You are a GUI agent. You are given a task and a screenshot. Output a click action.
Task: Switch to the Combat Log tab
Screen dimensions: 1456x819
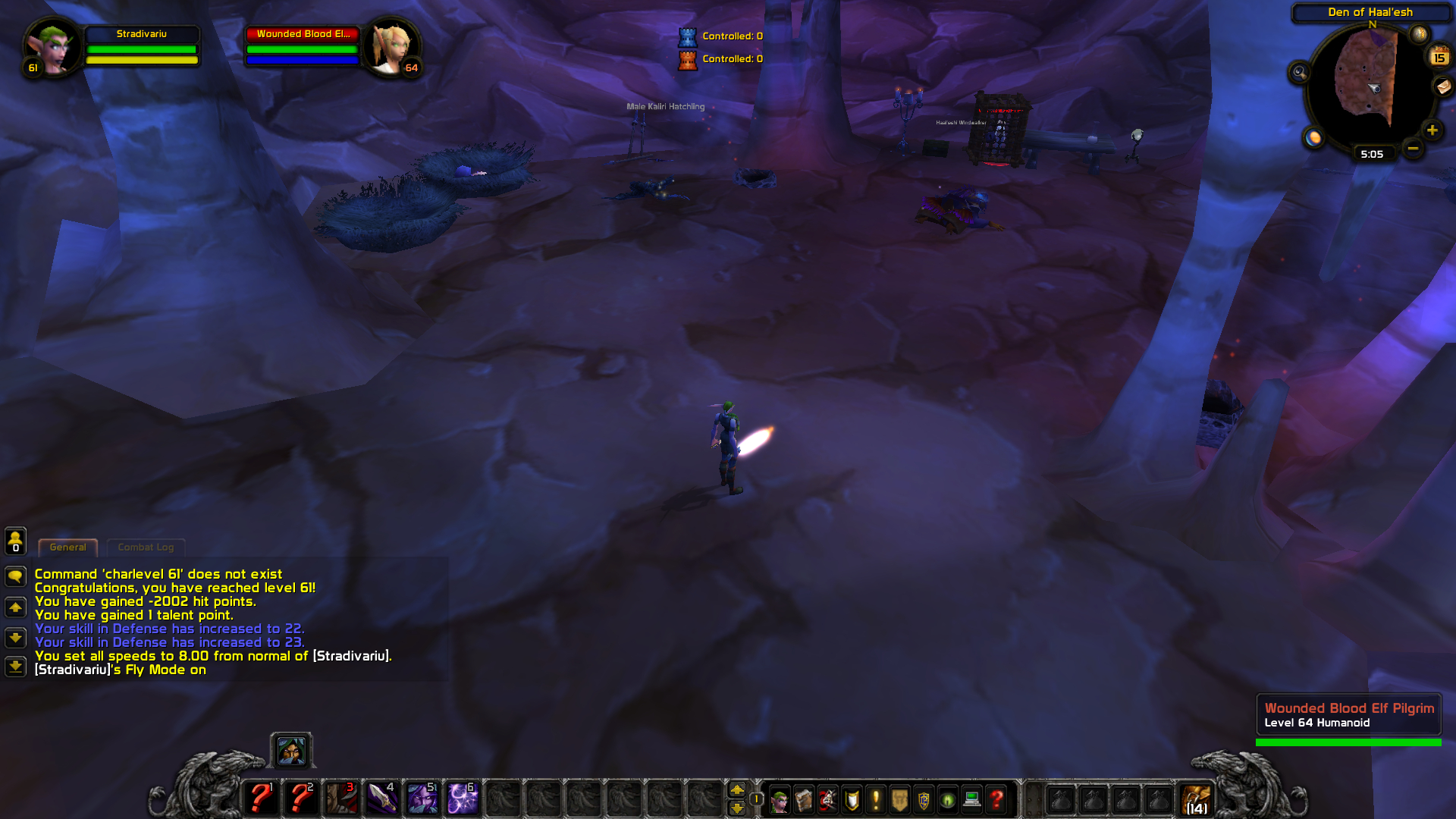tap(146, 547)
